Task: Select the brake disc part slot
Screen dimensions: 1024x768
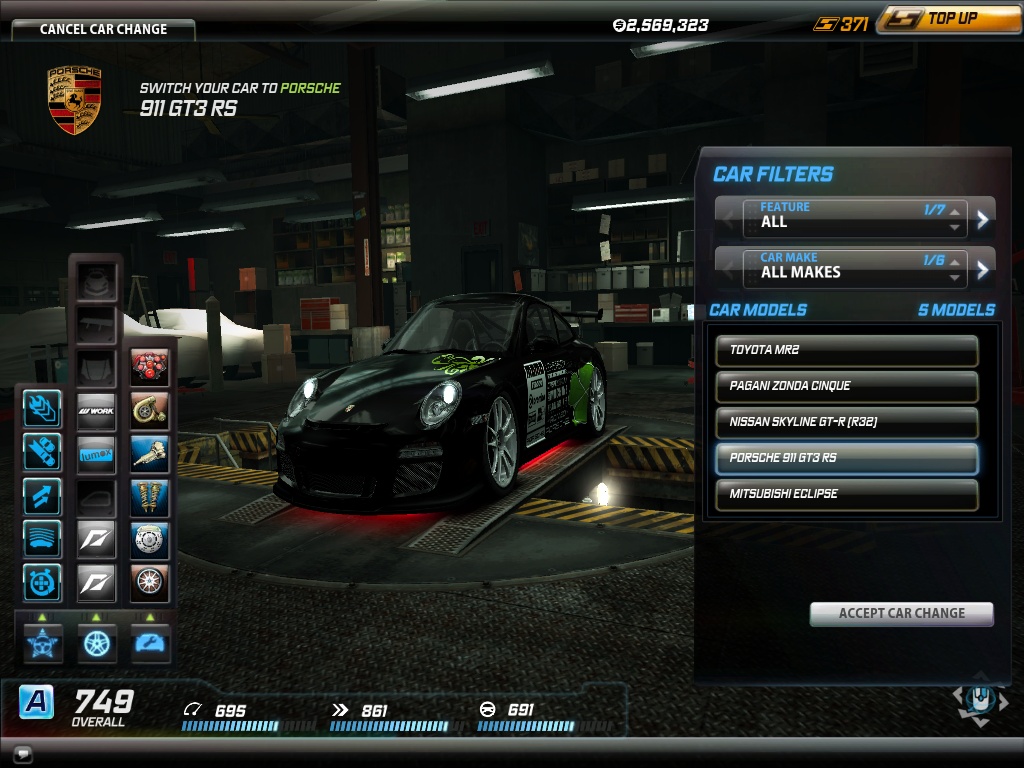Action: tap(150, 539)
